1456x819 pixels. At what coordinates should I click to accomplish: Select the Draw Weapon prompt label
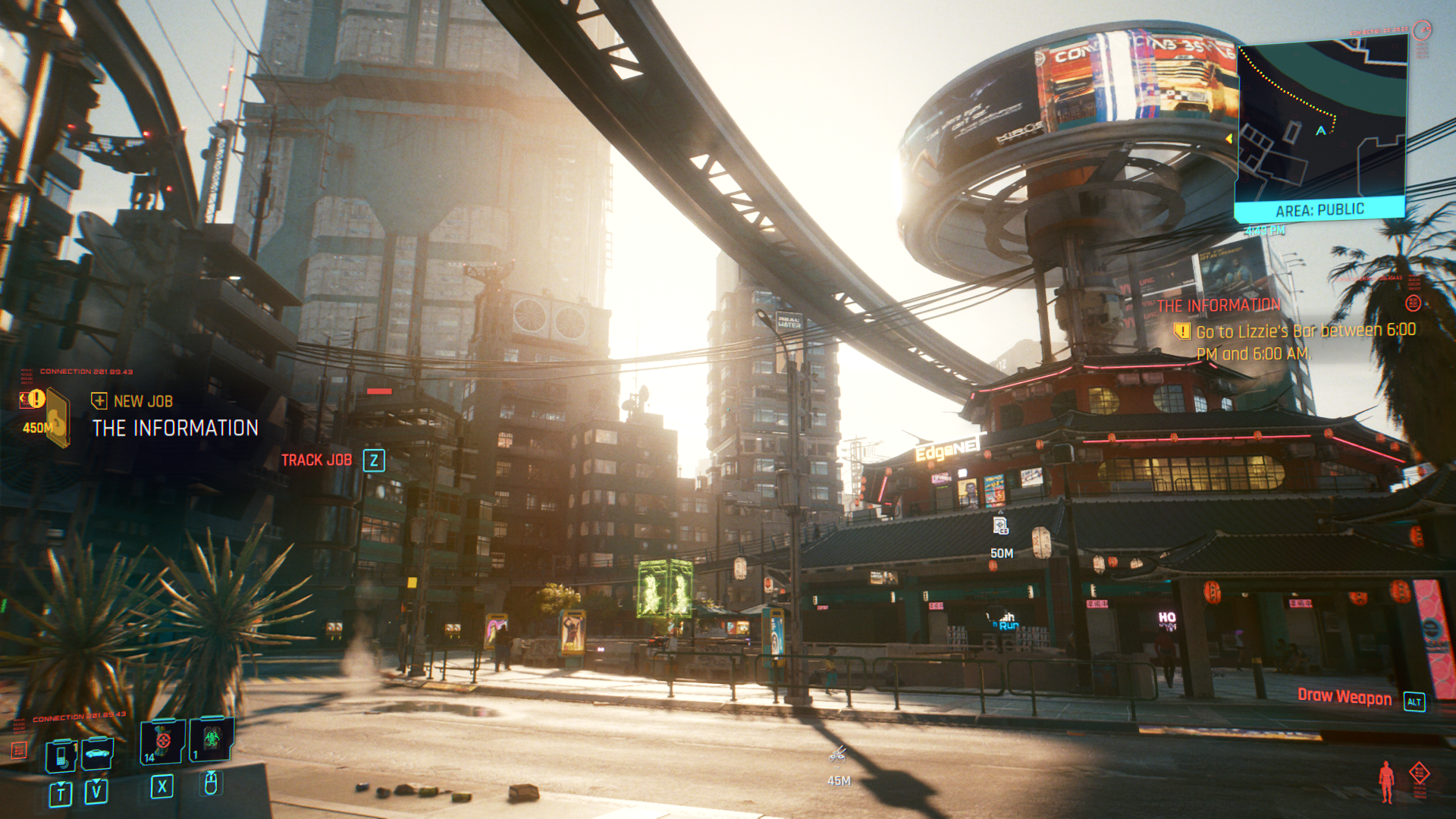1344,697
